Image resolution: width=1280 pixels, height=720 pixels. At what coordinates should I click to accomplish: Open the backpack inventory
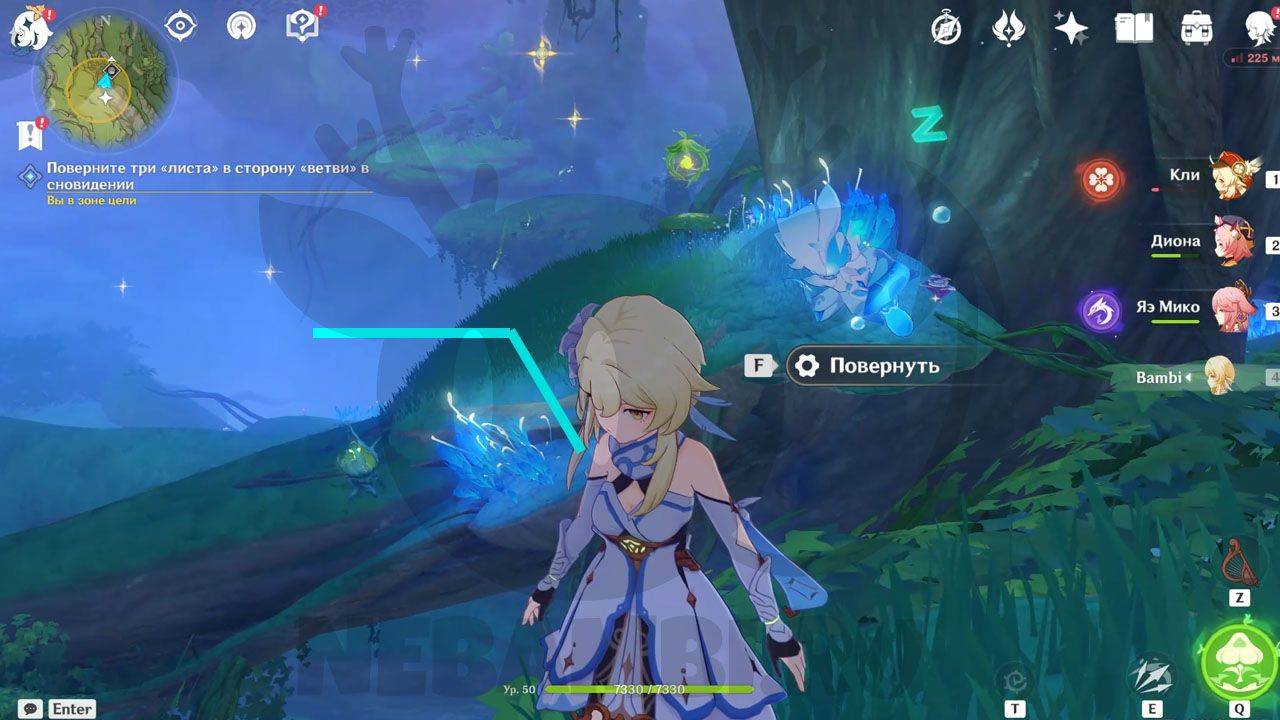coord(1196,29)
